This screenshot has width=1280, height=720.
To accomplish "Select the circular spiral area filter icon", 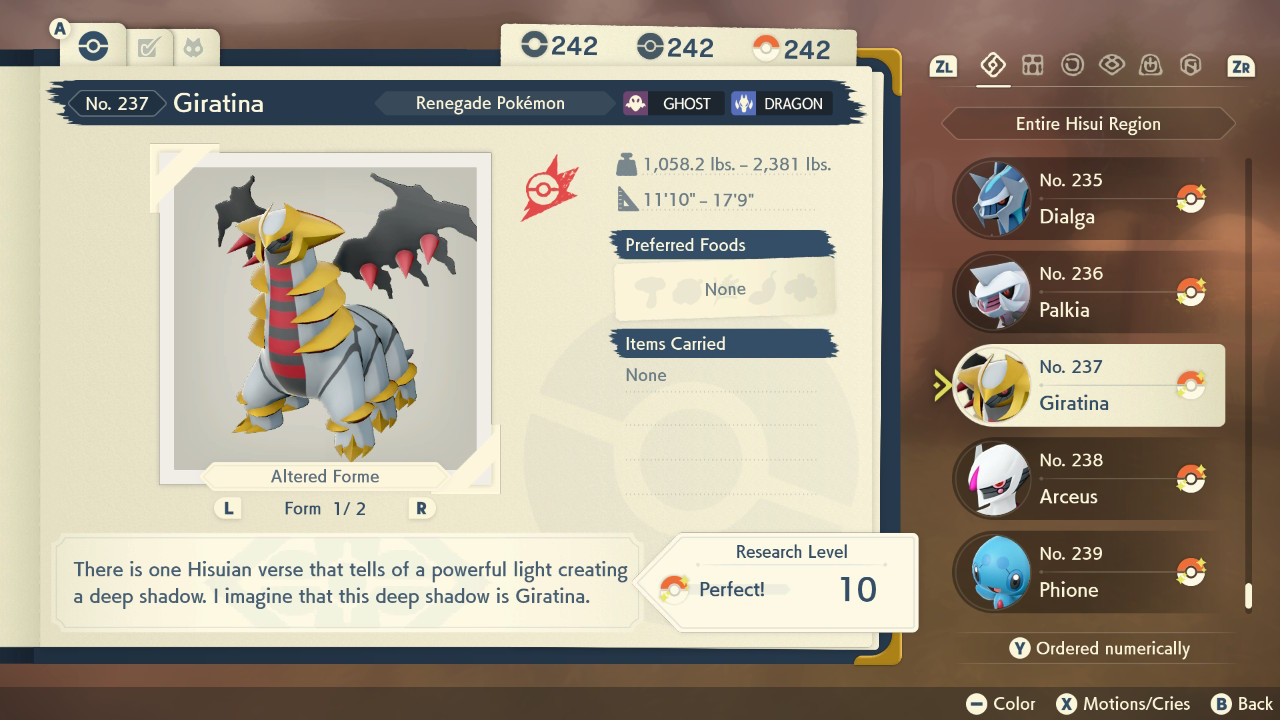I will [x=1072, y=66].
